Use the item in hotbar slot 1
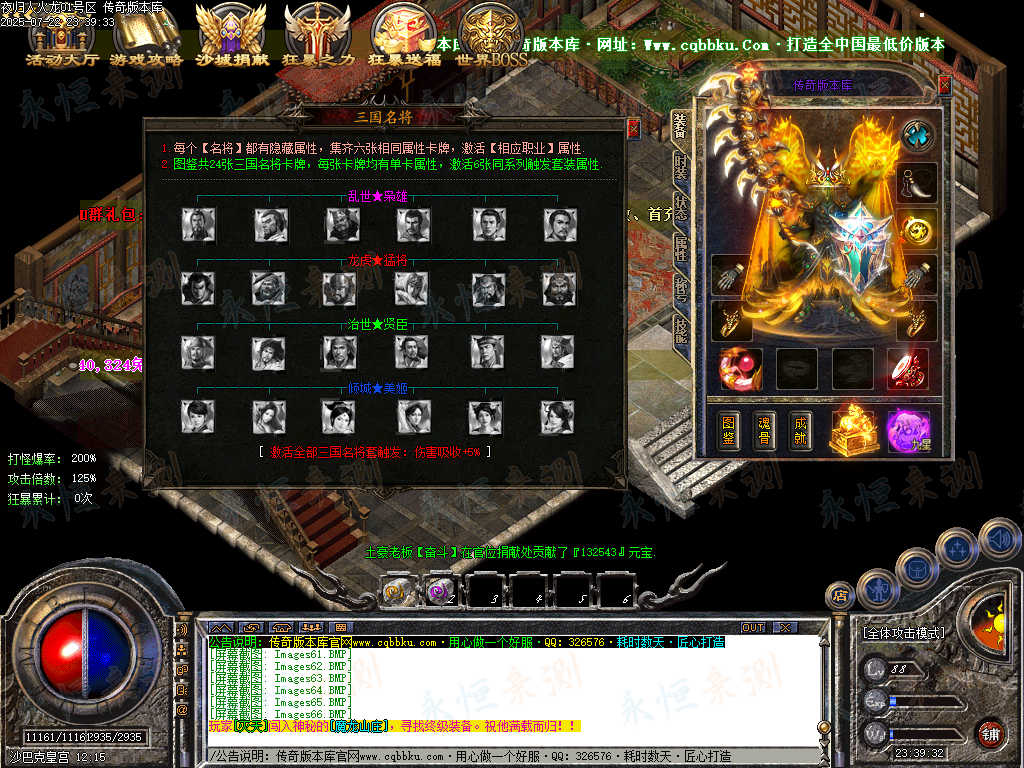This screenshot has height=768, width=1024. click(x=398, y=591)
